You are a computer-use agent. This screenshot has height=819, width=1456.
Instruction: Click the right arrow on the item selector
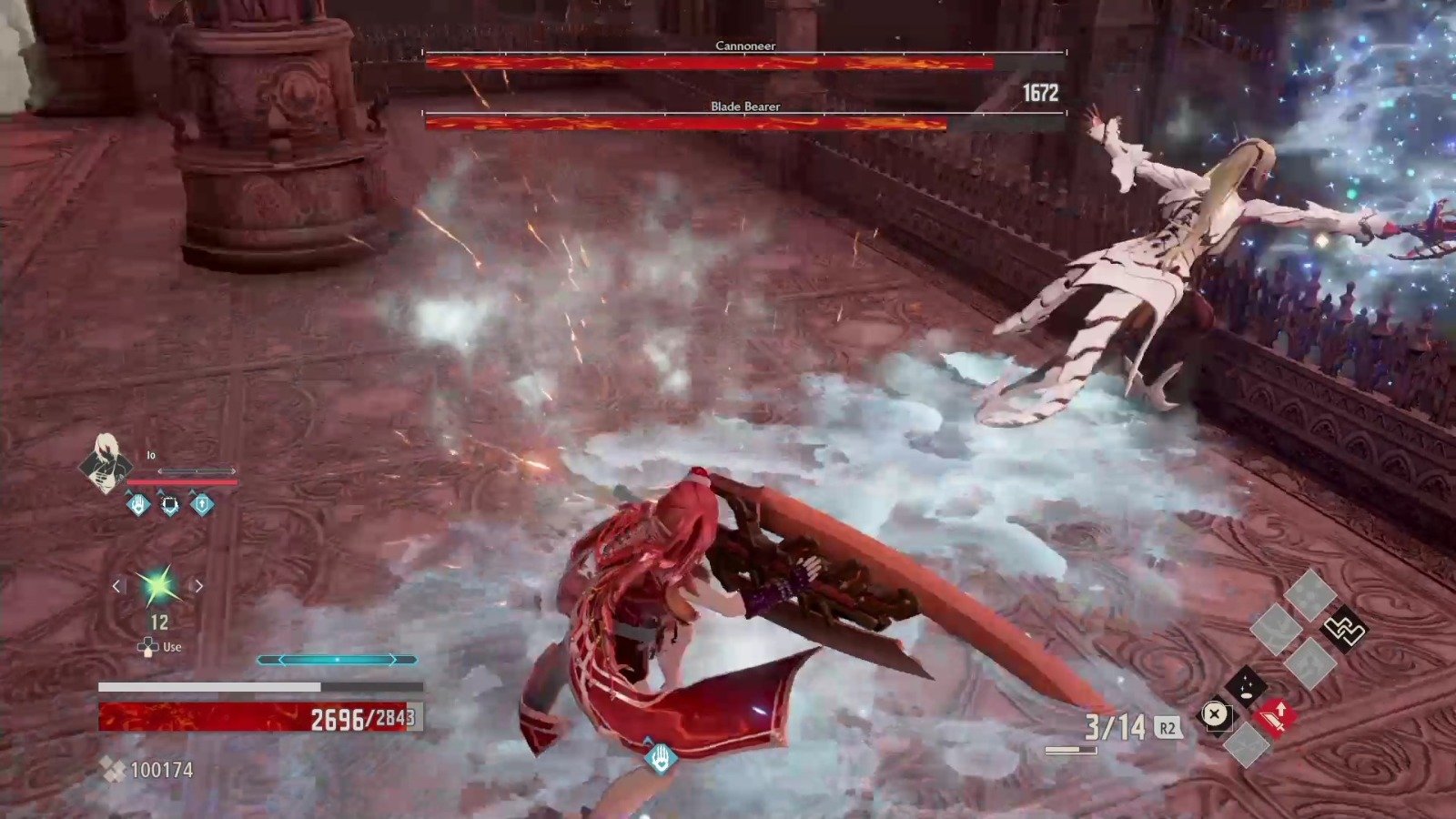199,586
